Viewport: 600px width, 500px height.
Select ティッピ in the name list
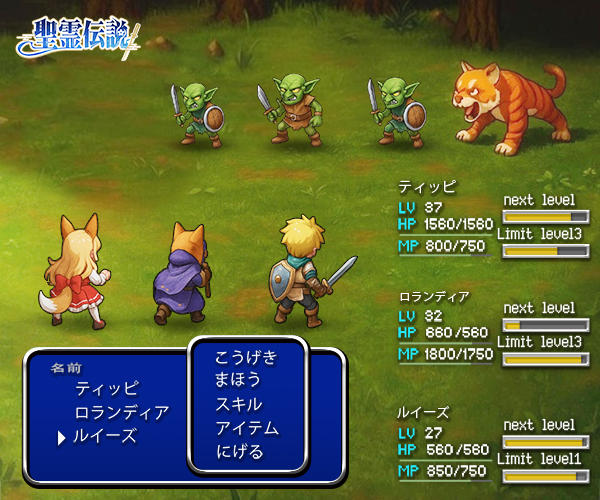pyautogui.click(x=107, y=388)
